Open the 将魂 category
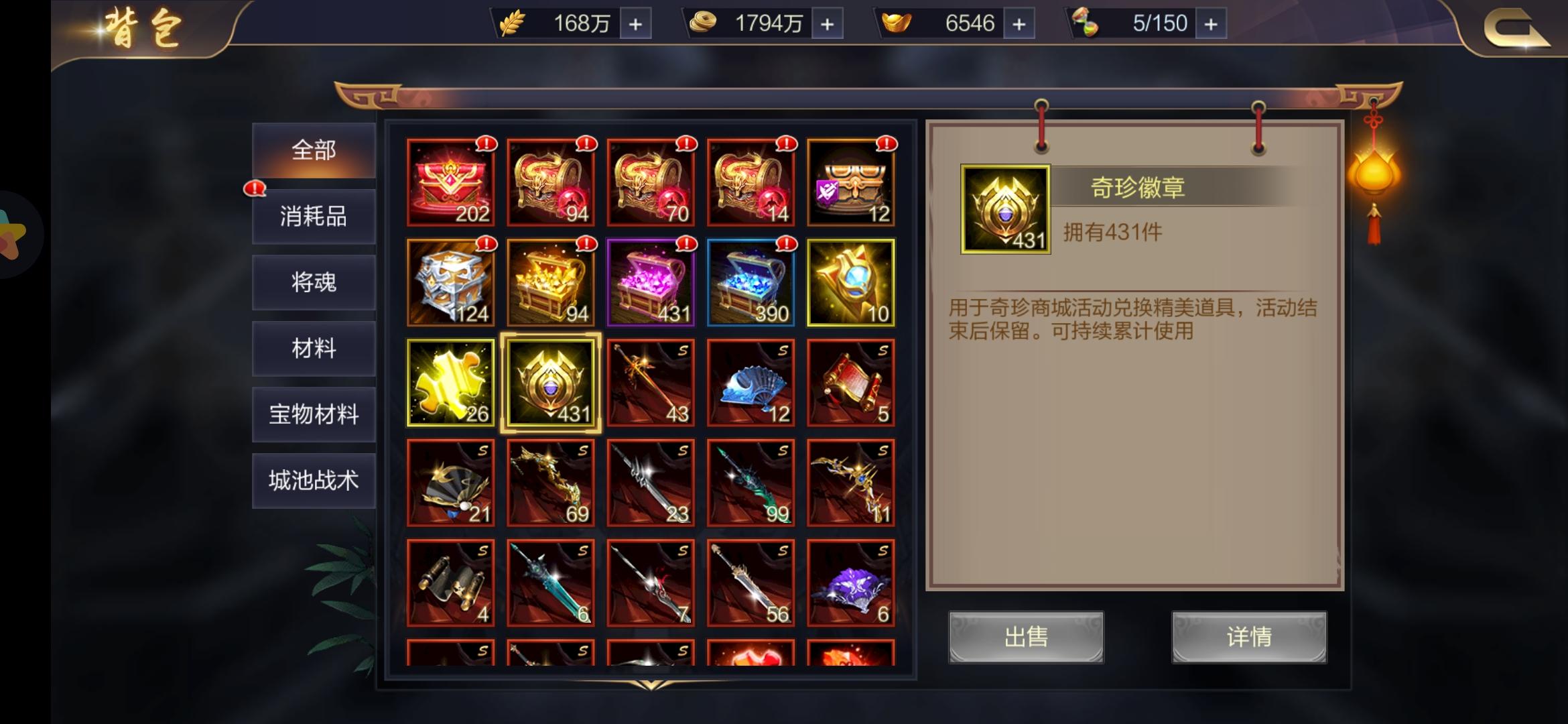This screenshot has height=724, width=1568. [x=313, y=283]
